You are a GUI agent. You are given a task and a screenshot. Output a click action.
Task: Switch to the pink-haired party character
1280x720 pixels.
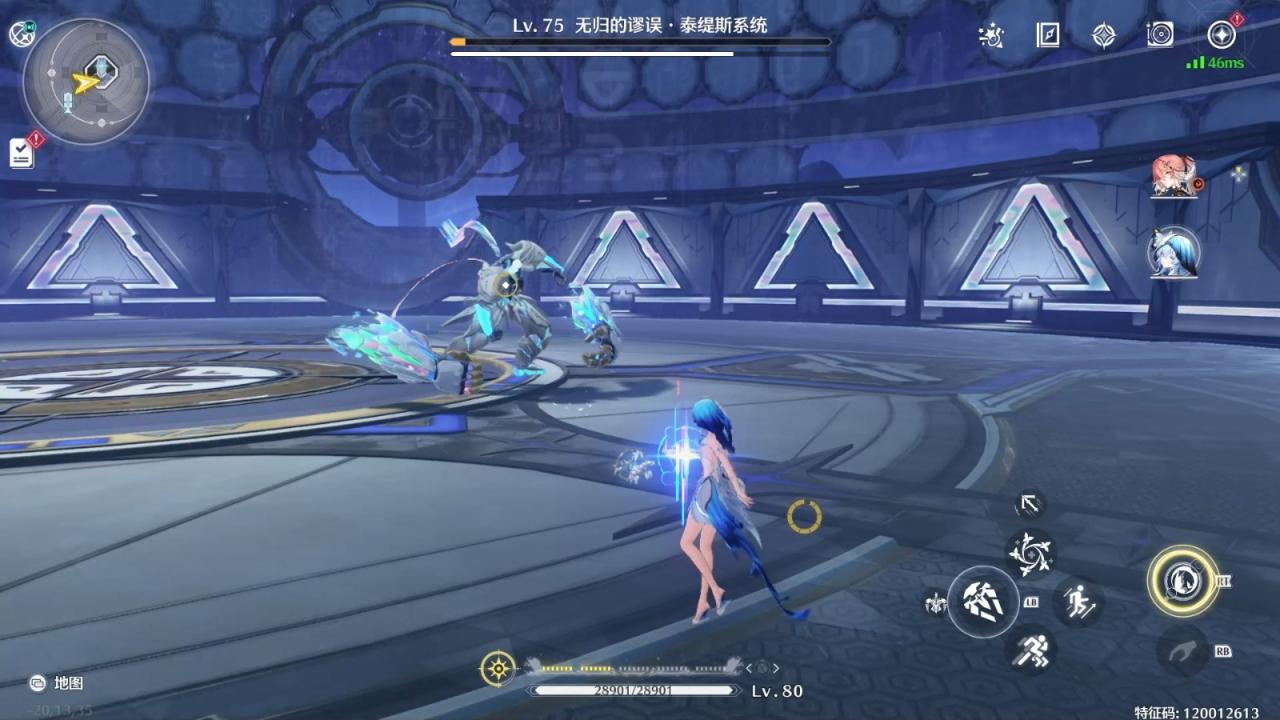click(x=1172, y=177)
